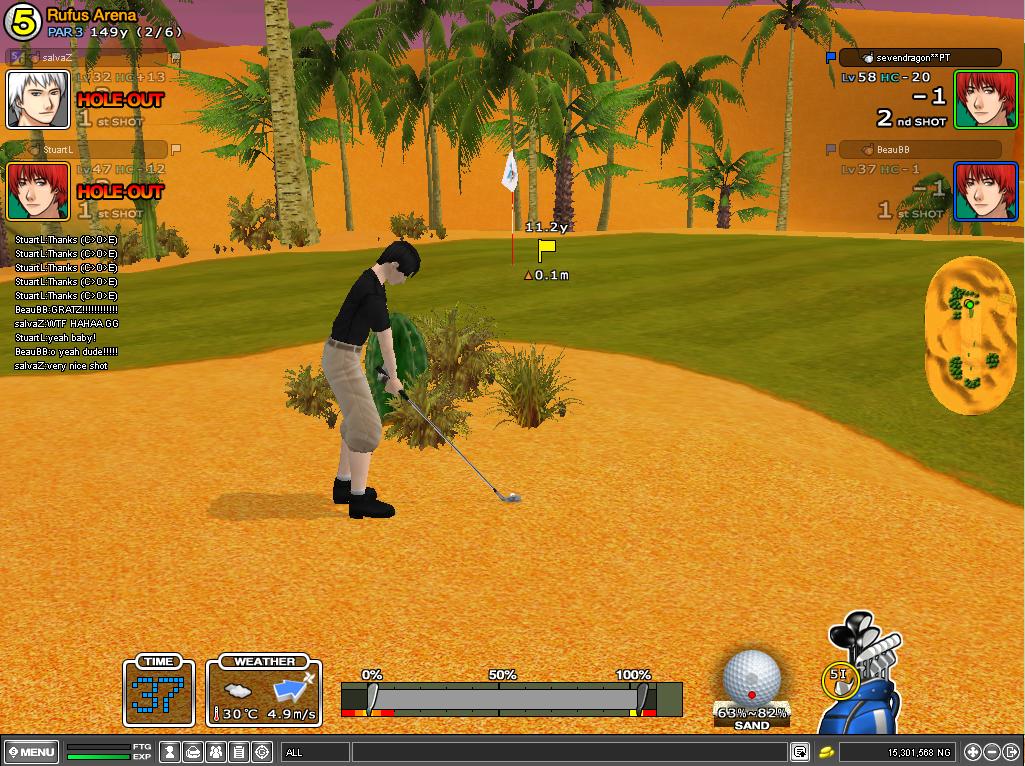The image size is (1025, 766).
Task: Click the chat message input field
Action: (568, 752)
